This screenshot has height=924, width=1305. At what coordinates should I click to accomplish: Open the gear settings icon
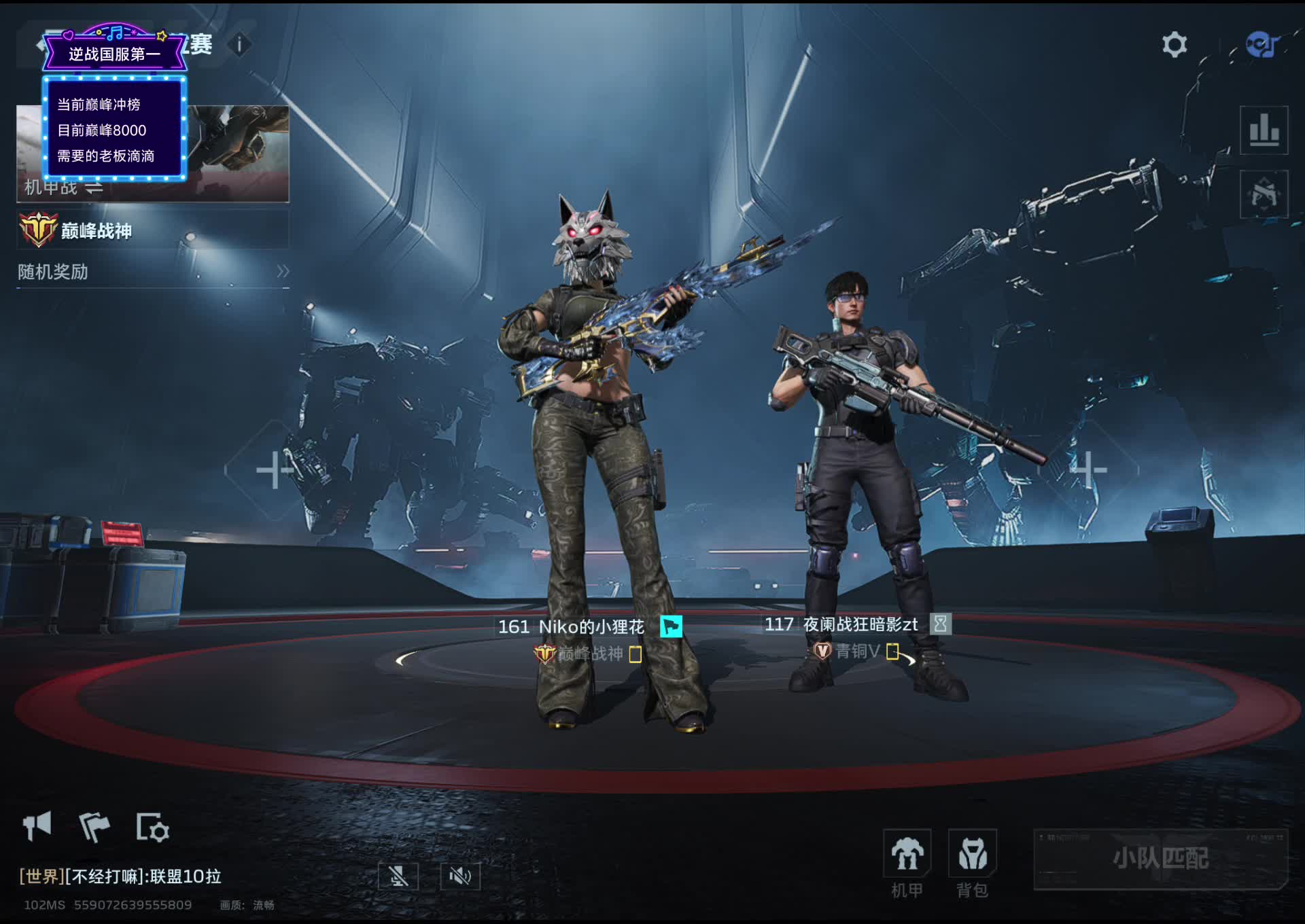[x=1174, y=45]
